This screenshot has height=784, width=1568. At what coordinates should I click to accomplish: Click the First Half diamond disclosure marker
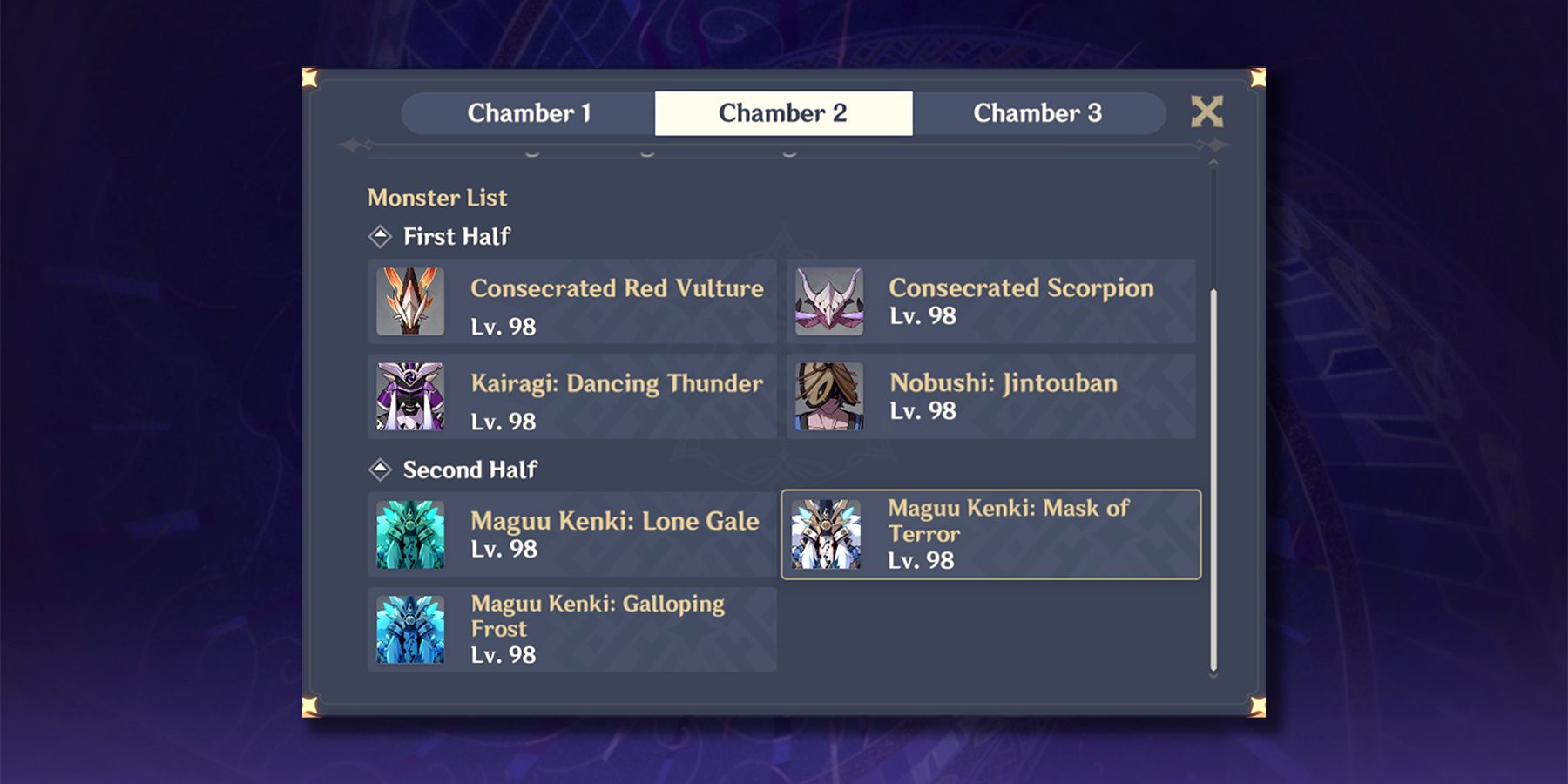click(381, 235)
